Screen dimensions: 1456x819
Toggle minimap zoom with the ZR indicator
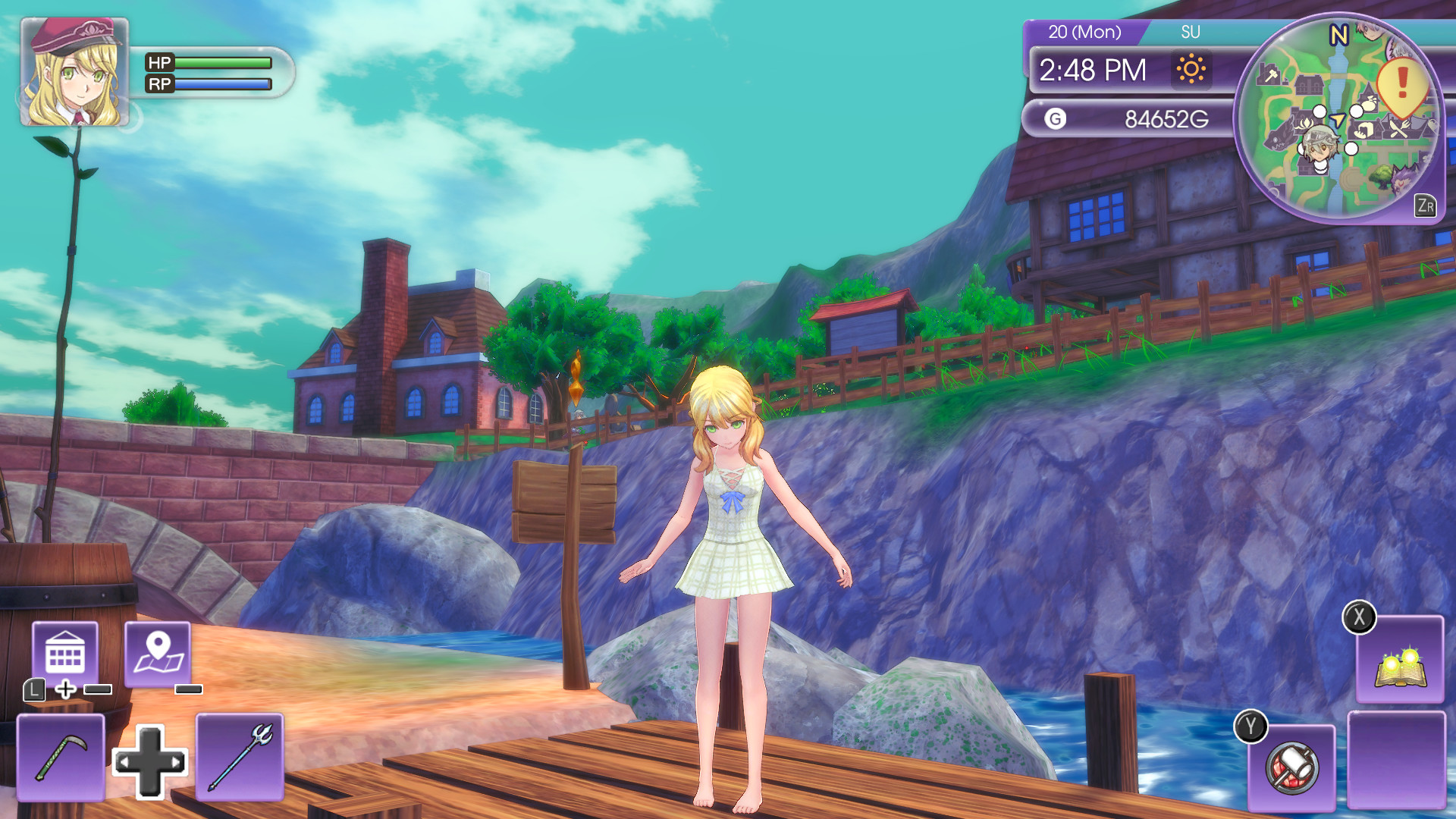[1426, 205]
